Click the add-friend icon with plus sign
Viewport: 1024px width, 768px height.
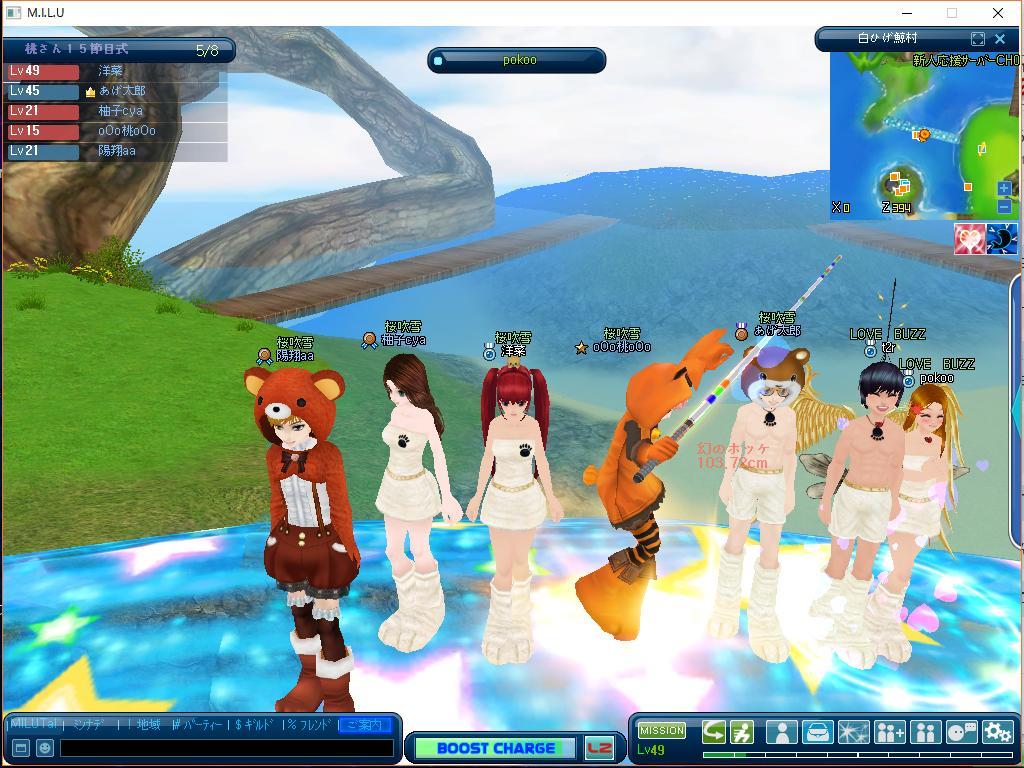pos(889,732)
